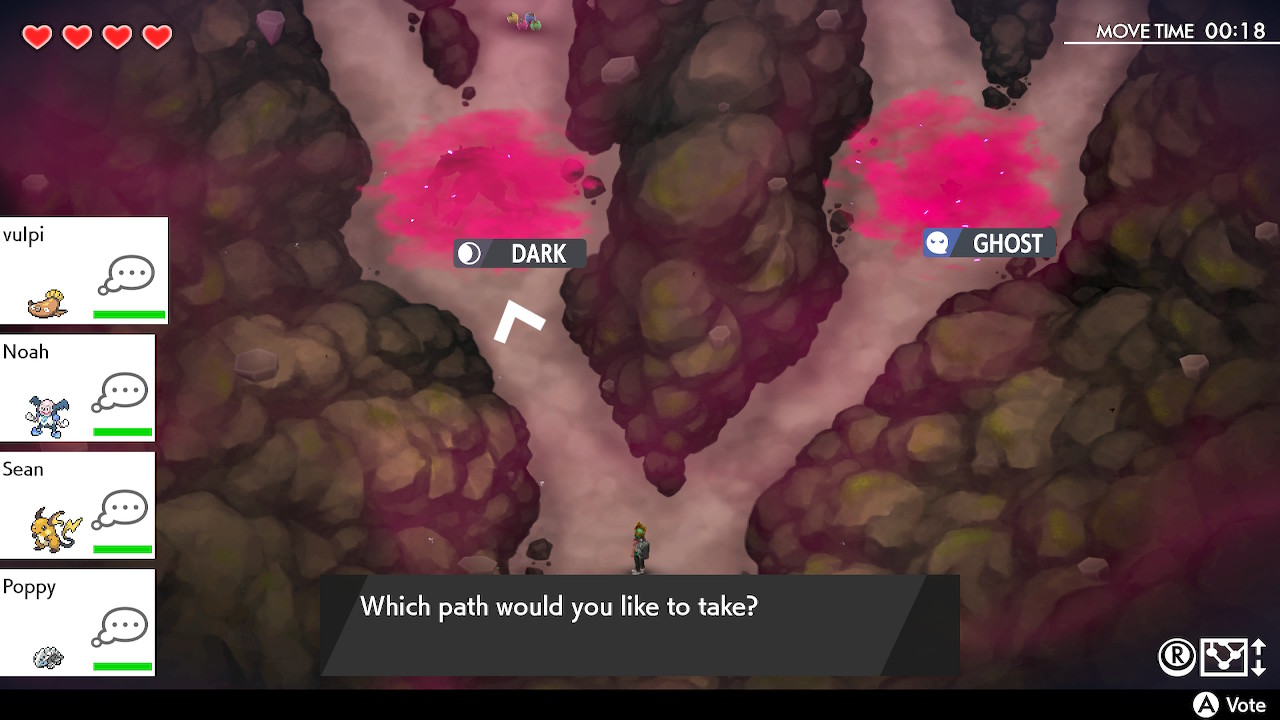
Task: Choose the DARK path label
Action: click(520, 254)
